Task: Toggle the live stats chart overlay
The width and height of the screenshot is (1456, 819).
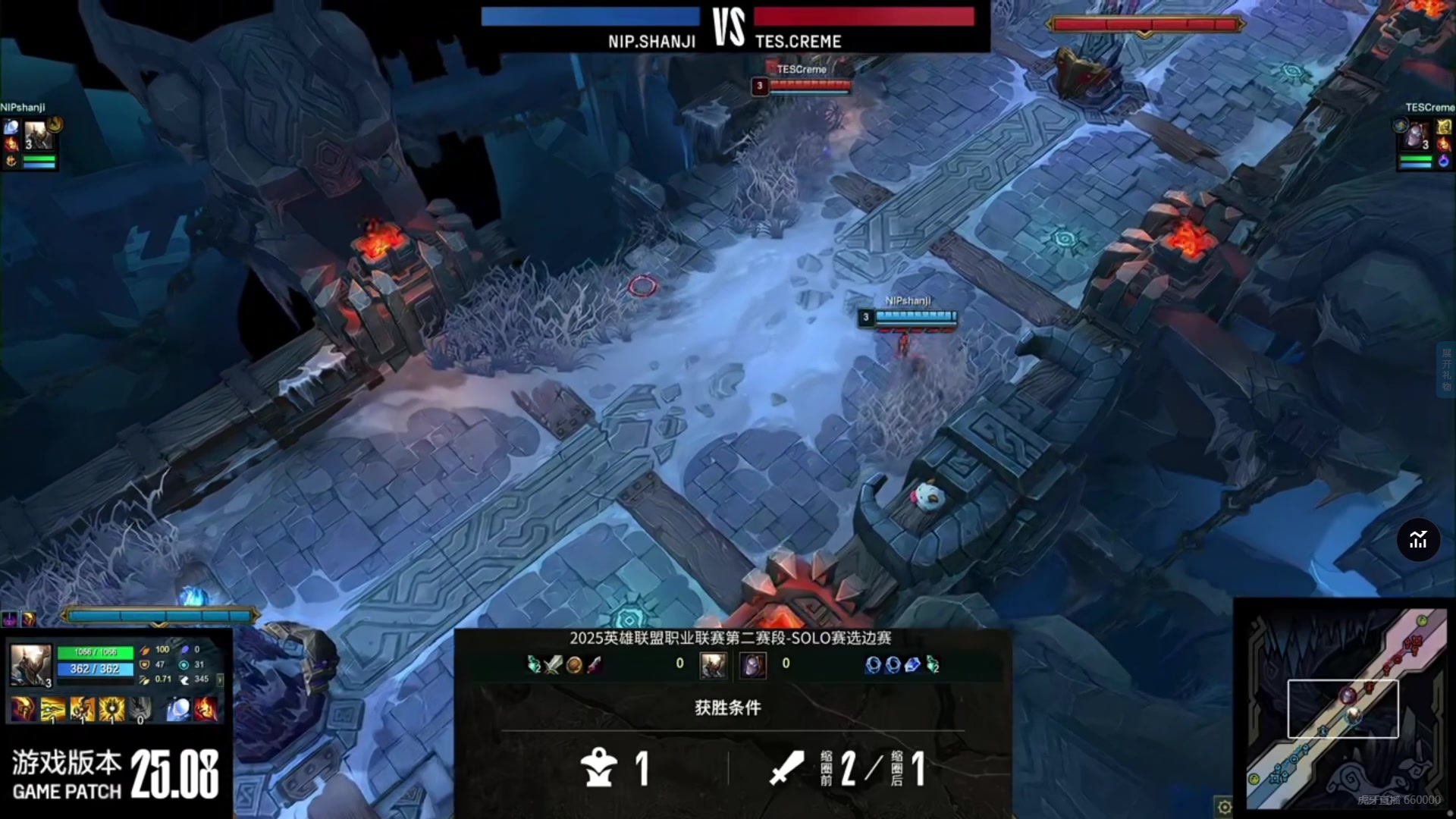Action: click(1417, 540)
